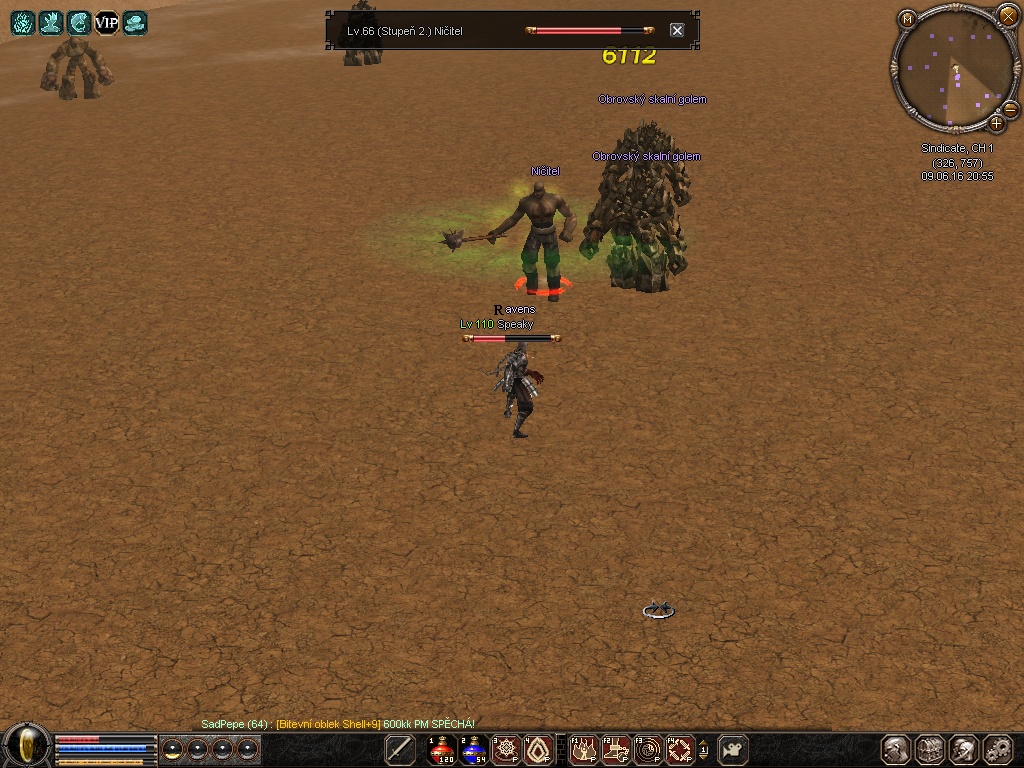The height and width of the screenshot is (768, 1024).
Task: Activate the diamond aura skill in slot 4
Action: [x=539, y=750]
